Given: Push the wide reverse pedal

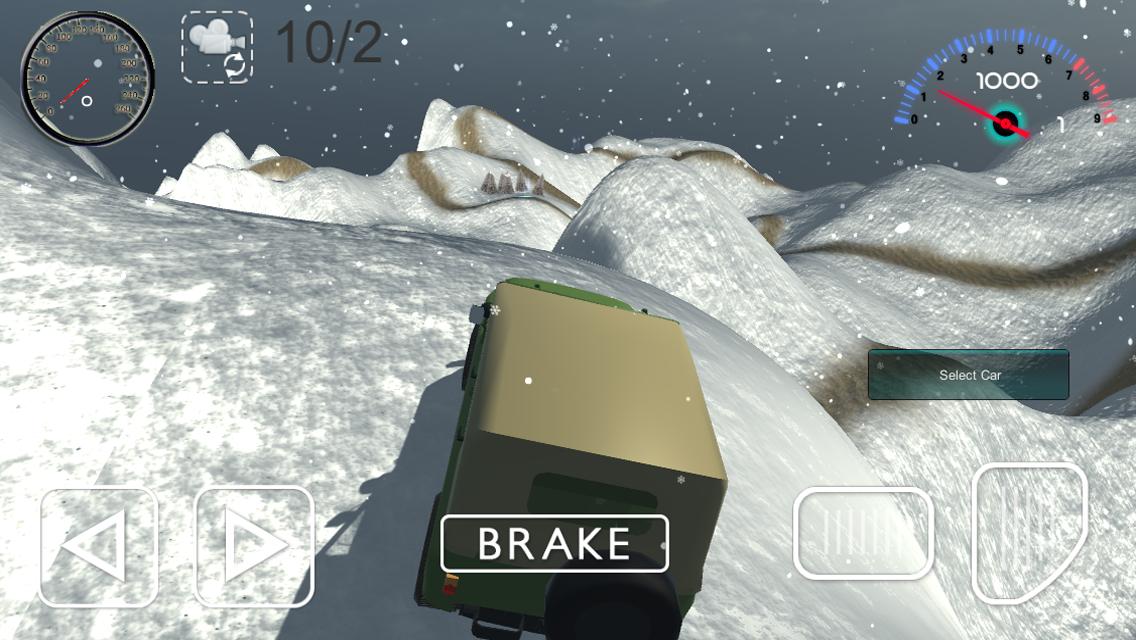Looking at the screenshot, I should tap(863, 532).
